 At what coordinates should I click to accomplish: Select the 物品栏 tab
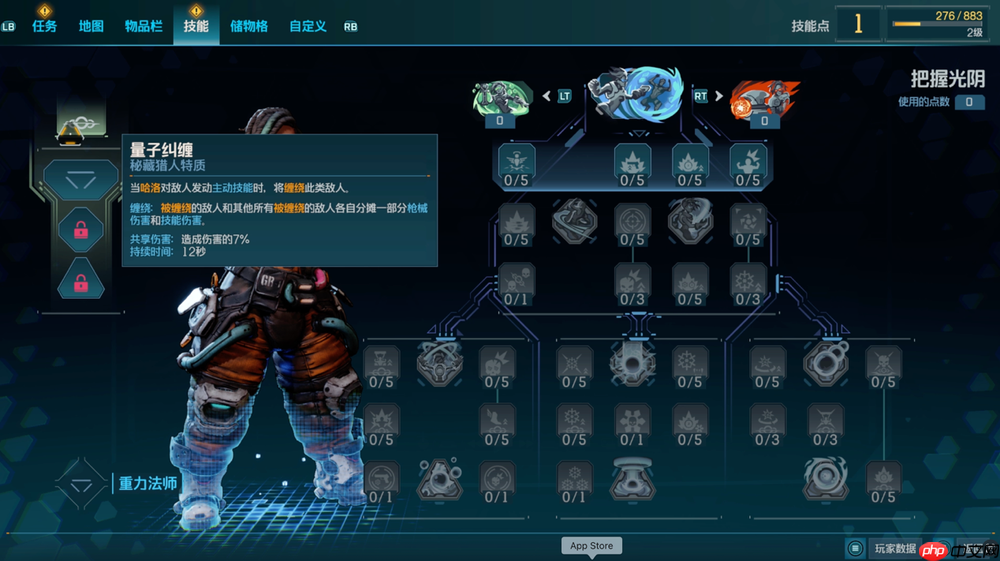[x=143, y=26]
